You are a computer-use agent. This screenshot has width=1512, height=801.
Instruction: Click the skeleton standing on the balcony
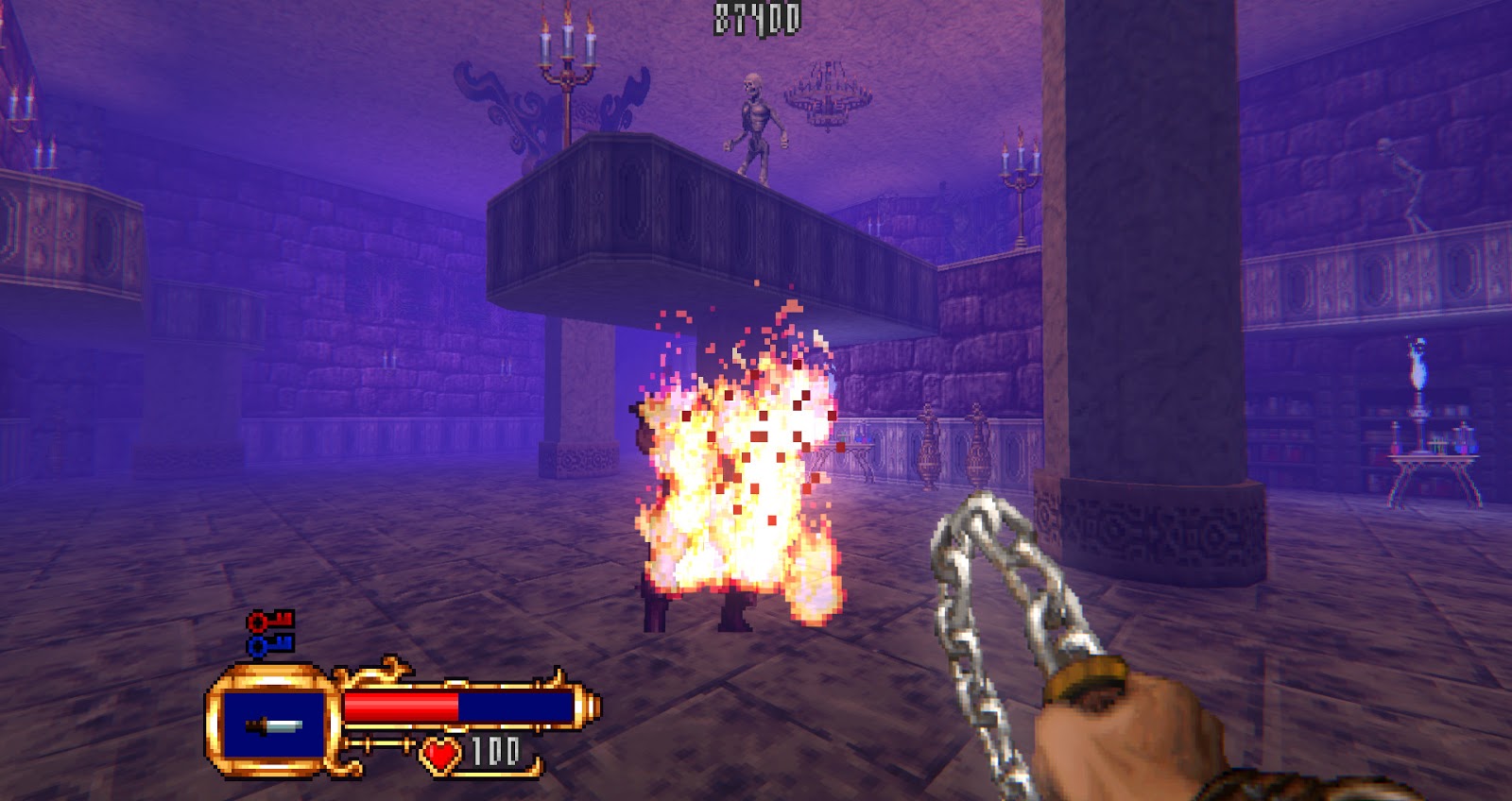(x=756, y=118)
